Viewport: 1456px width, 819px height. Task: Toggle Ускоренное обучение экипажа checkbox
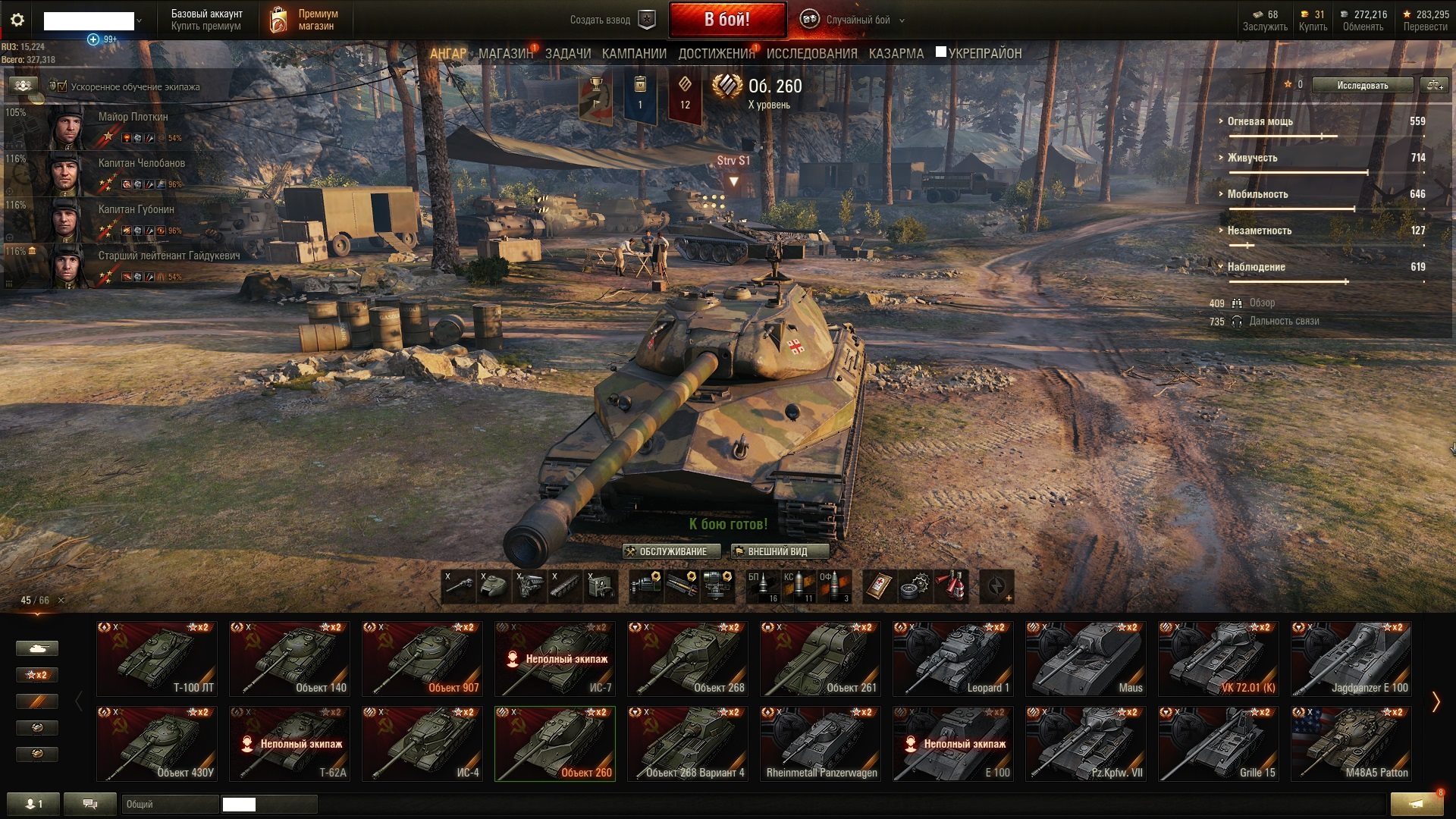click(58, 86)
